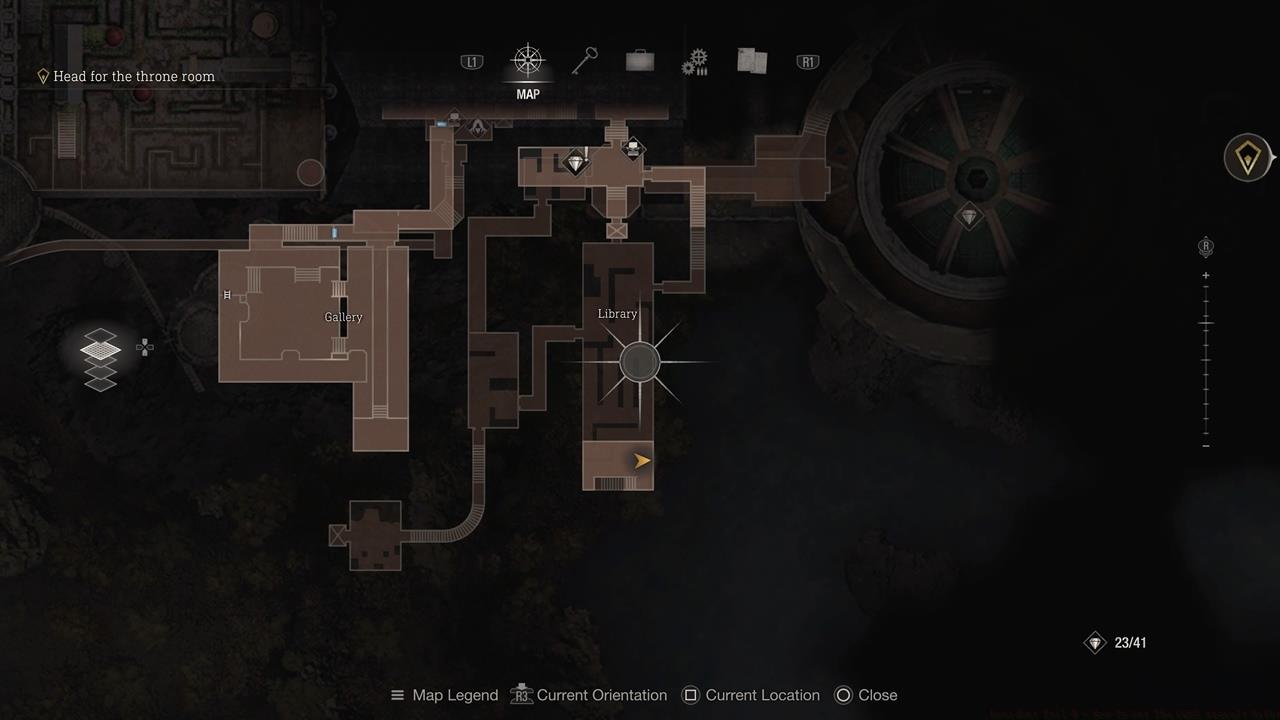Switch to the key items tab

coord(584,62)
